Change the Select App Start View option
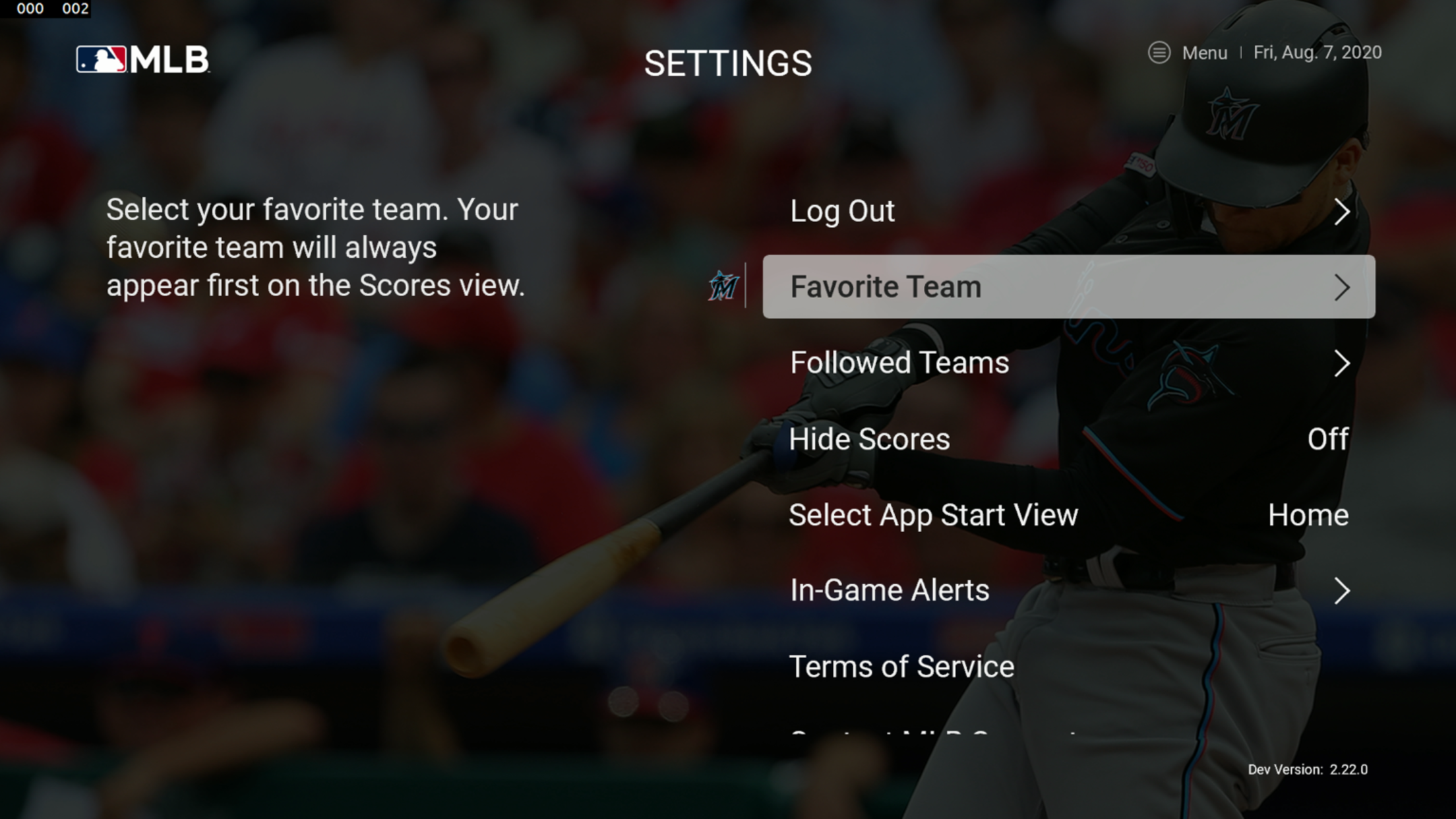The width and height of the screenshot is (1456, 819). pyautogui.click(x=1068, y=515)
